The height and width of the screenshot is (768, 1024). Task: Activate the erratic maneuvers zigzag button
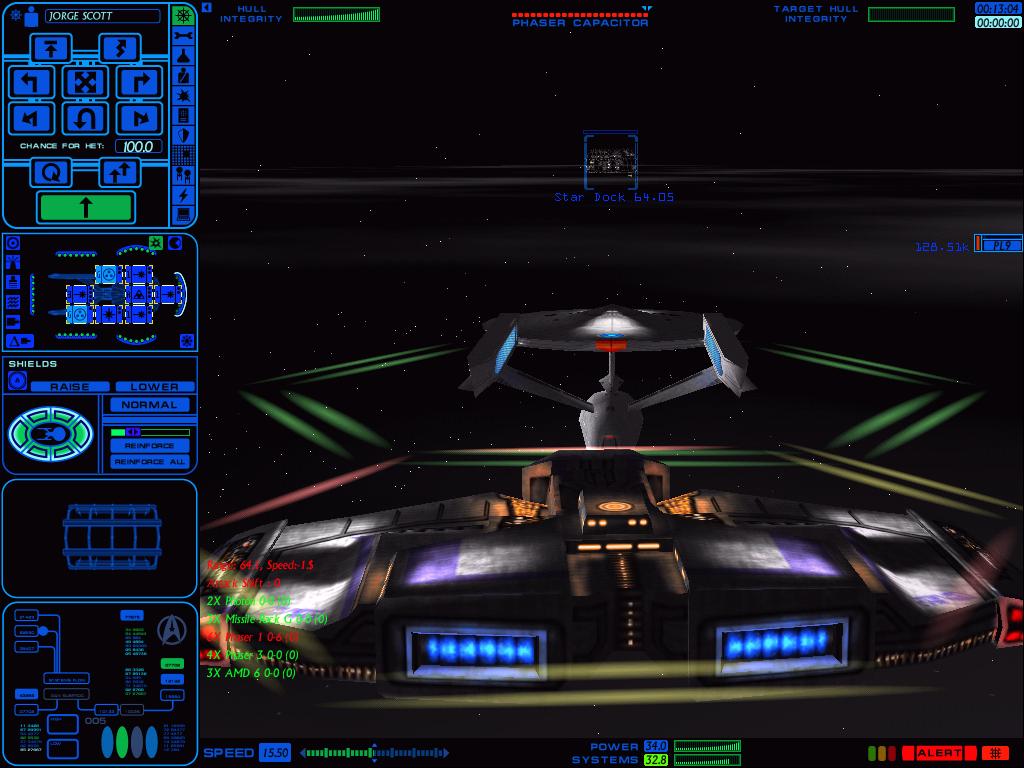[119, 47]
